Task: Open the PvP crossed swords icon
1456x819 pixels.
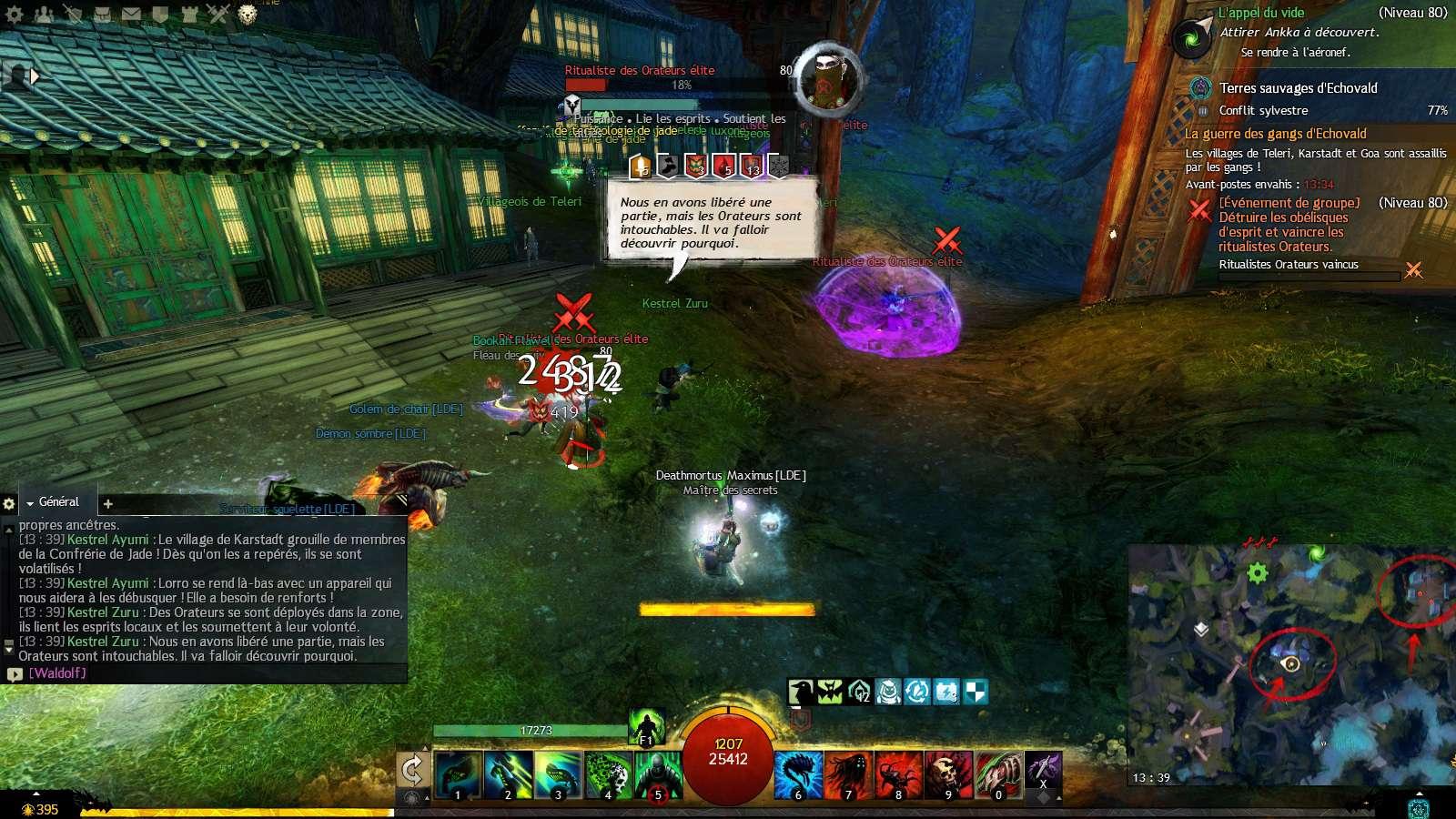Action: pos(219,14)
